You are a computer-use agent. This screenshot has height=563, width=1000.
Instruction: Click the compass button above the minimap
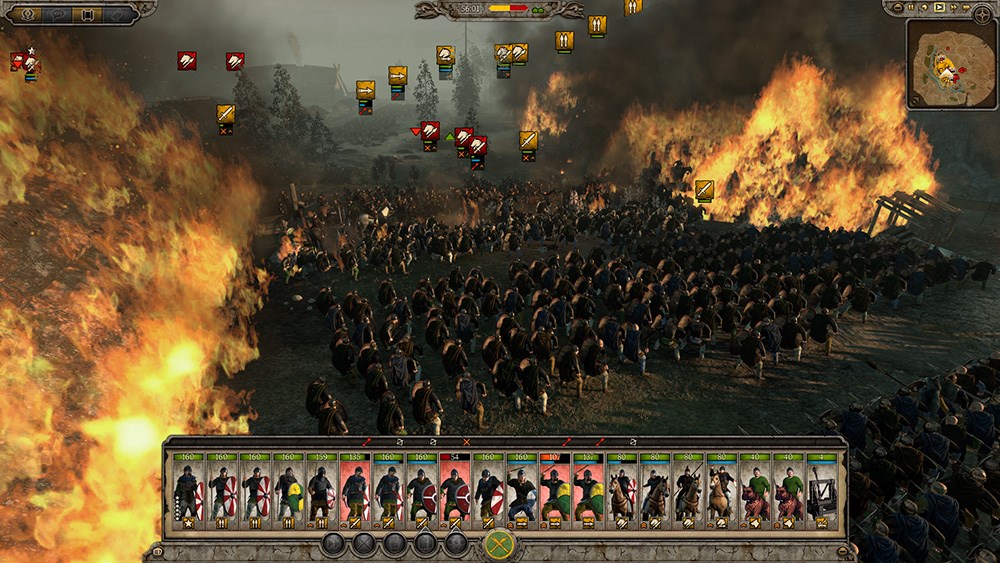coord(981,12)
